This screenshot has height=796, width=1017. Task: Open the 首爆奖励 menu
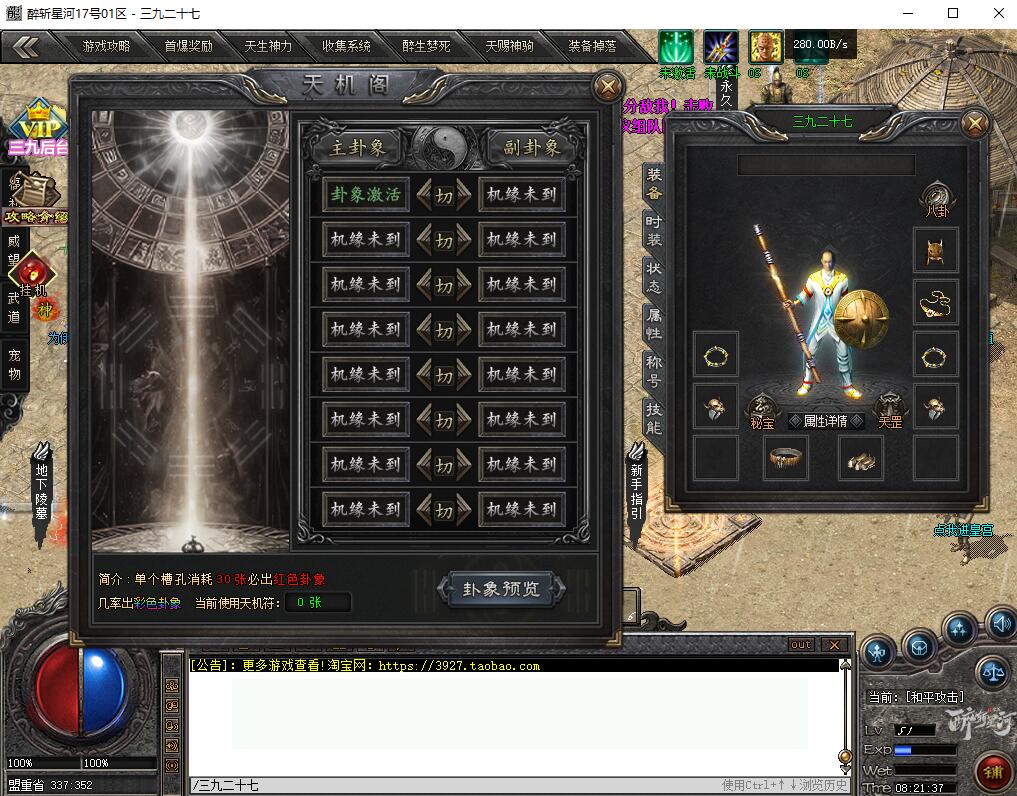pos(188,46)
